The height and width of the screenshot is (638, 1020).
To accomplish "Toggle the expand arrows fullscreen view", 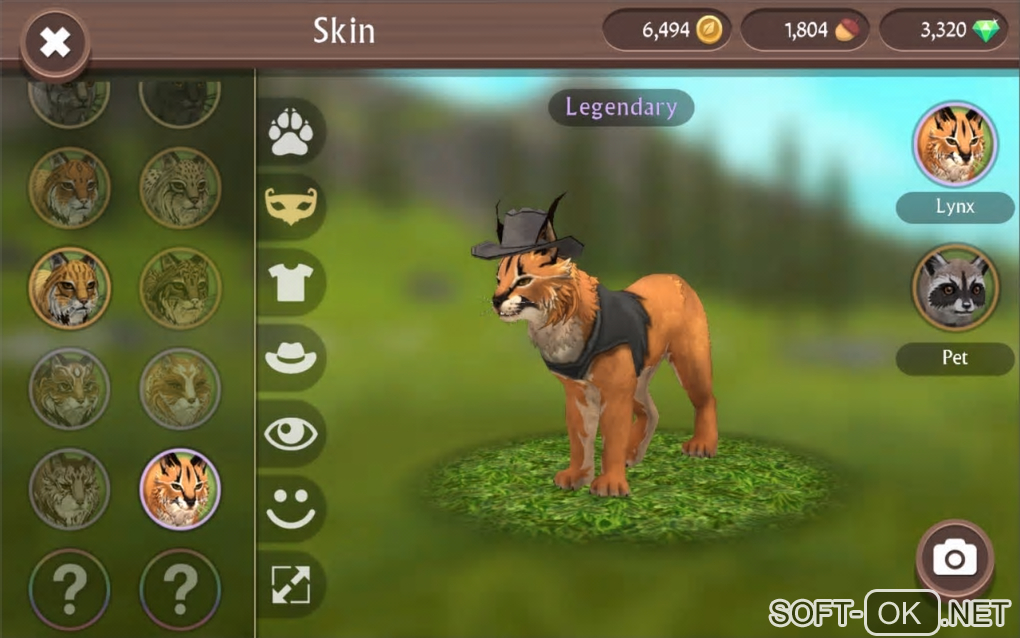I will pyautogui.click(x=291, y=584).
